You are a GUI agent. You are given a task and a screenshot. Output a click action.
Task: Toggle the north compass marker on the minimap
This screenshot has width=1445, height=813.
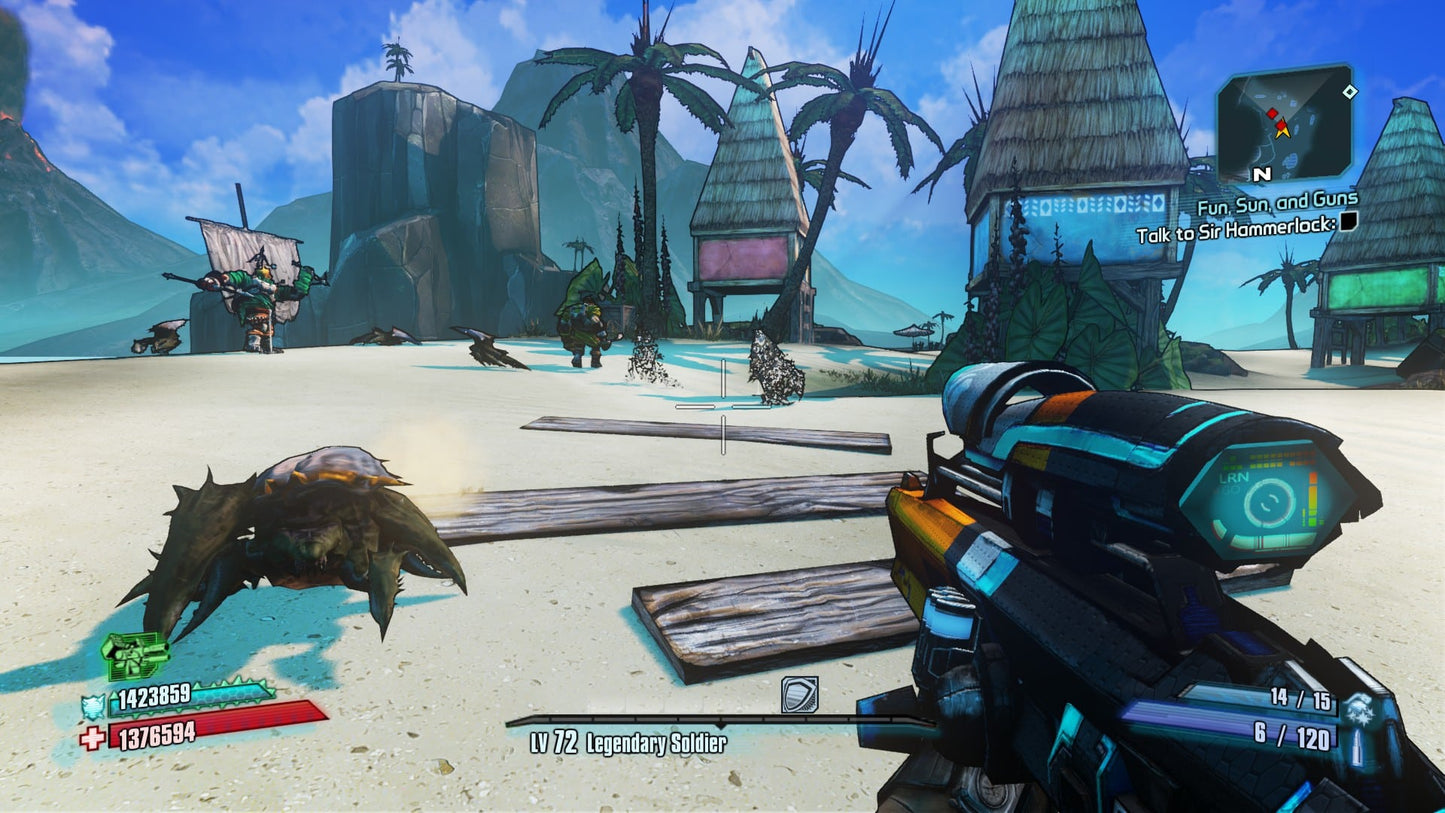click(x=1261, y=174)
